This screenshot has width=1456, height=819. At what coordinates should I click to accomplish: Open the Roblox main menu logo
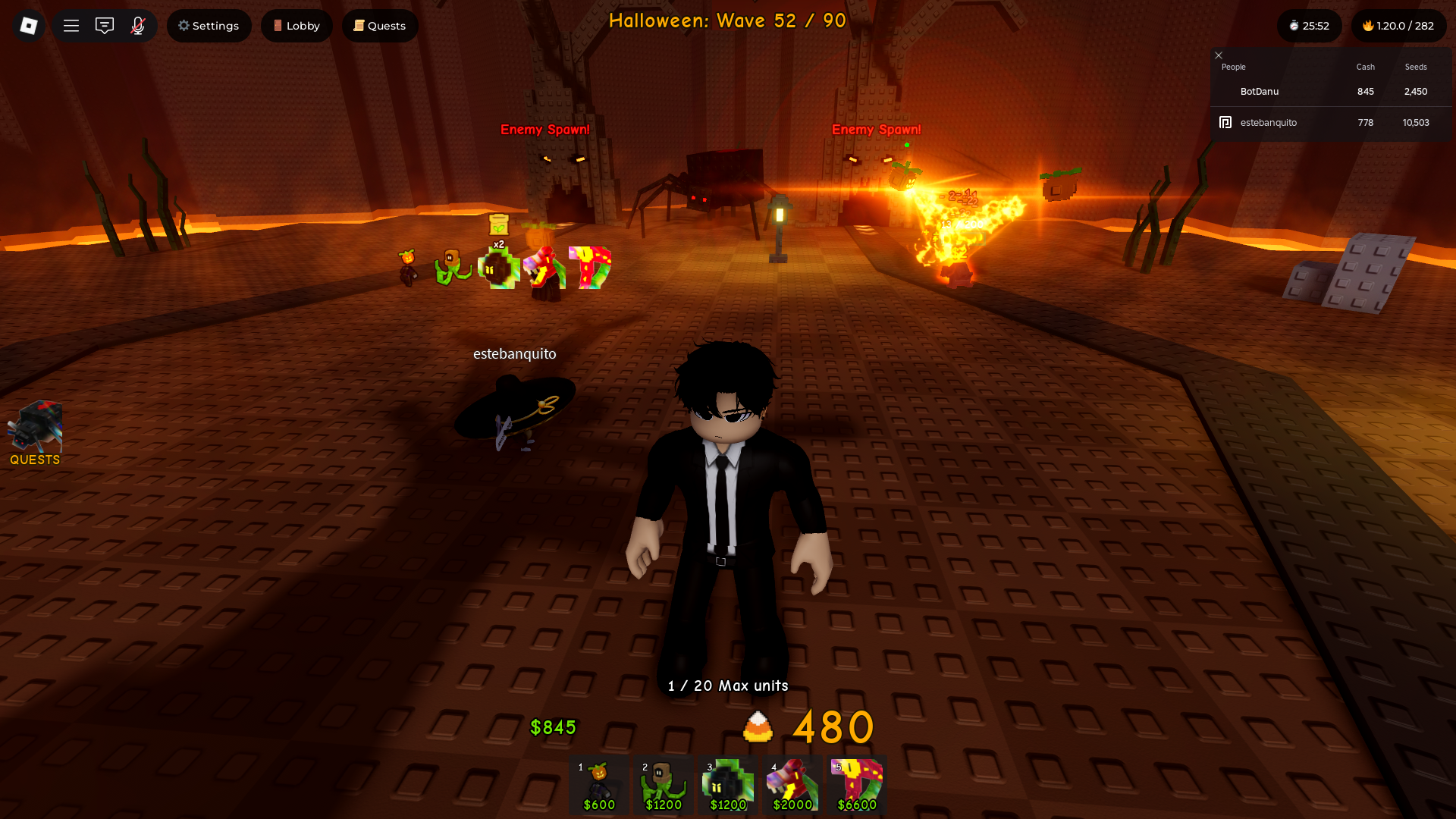click(x=29, y=26)
